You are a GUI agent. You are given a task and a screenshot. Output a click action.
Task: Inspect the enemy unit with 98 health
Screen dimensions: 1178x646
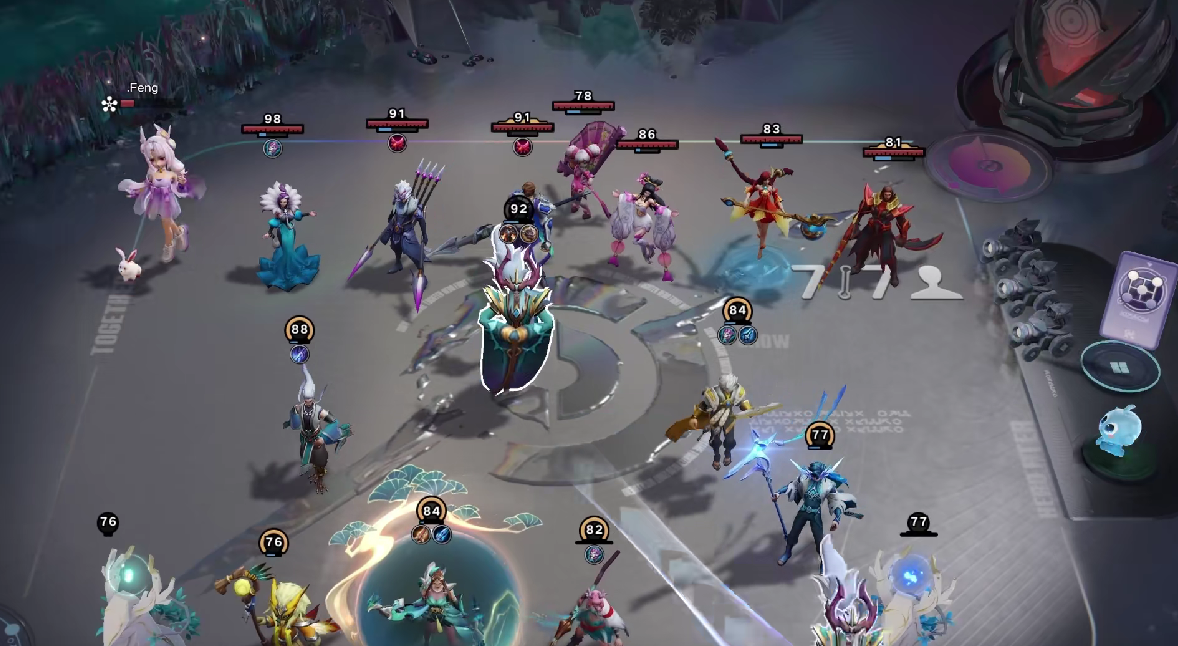[287, 235]
